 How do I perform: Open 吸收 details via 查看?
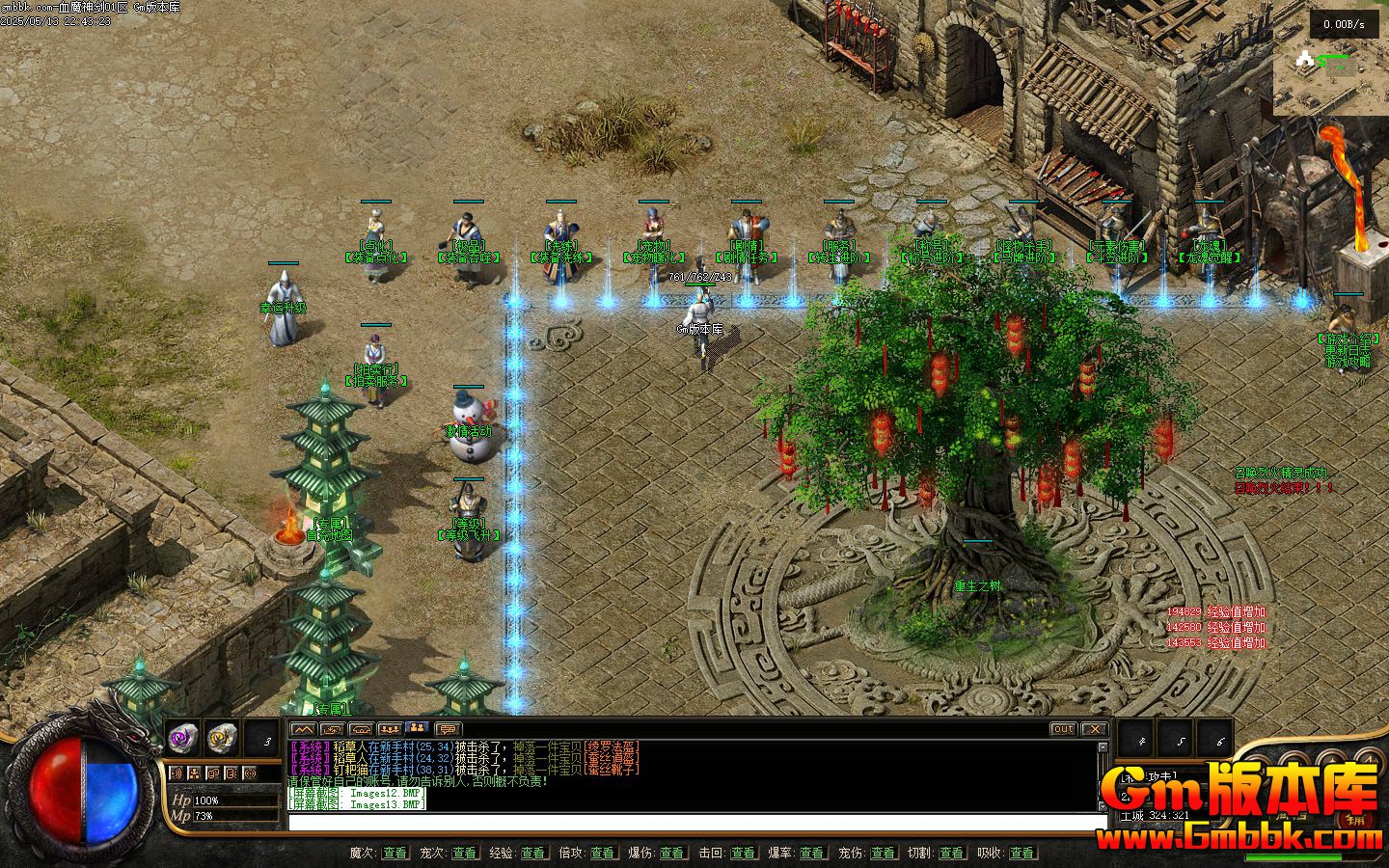1021,854
